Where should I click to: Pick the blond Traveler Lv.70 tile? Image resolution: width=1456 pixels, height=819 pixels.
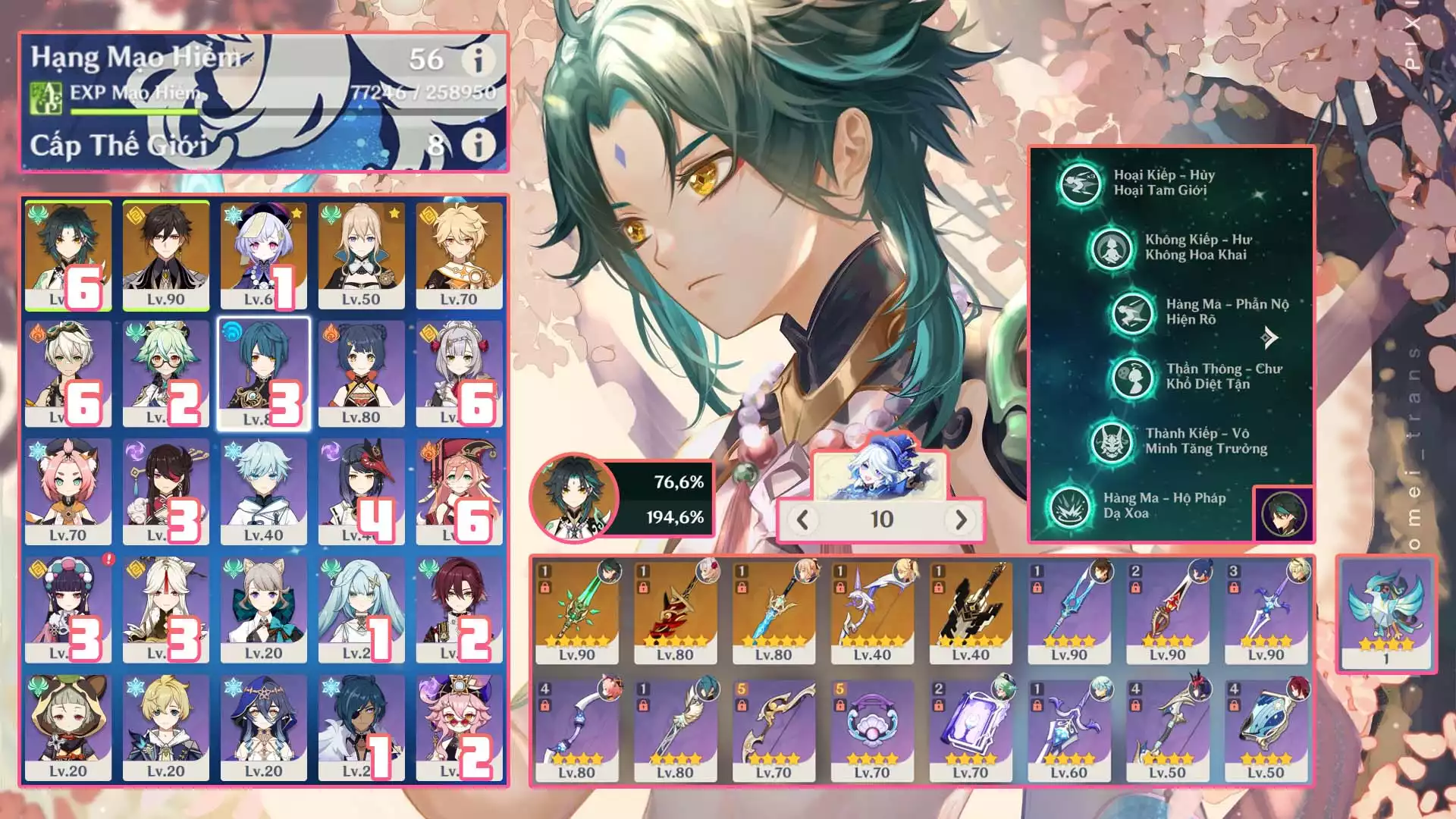(459, 255)
